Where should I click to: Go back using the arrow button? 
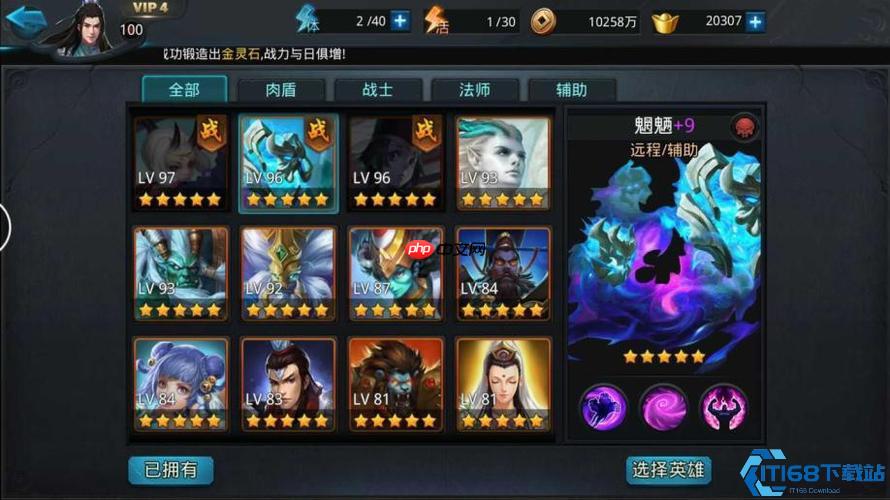(x=26, y=23)
